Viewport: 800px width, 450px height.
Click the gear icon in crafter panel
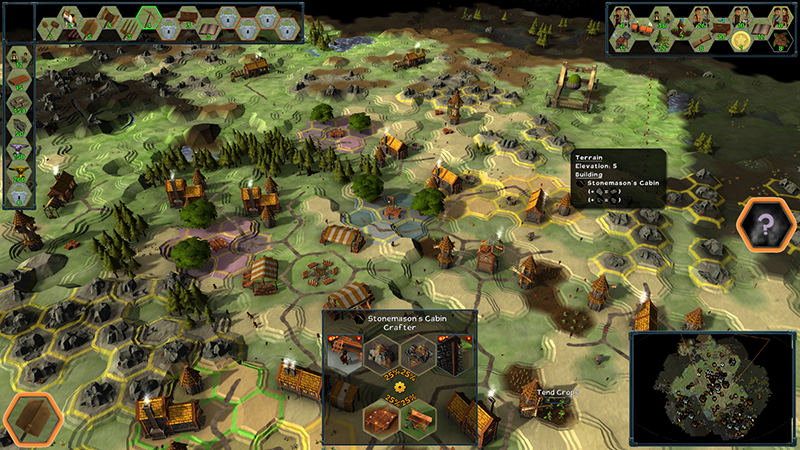[400, 385]
